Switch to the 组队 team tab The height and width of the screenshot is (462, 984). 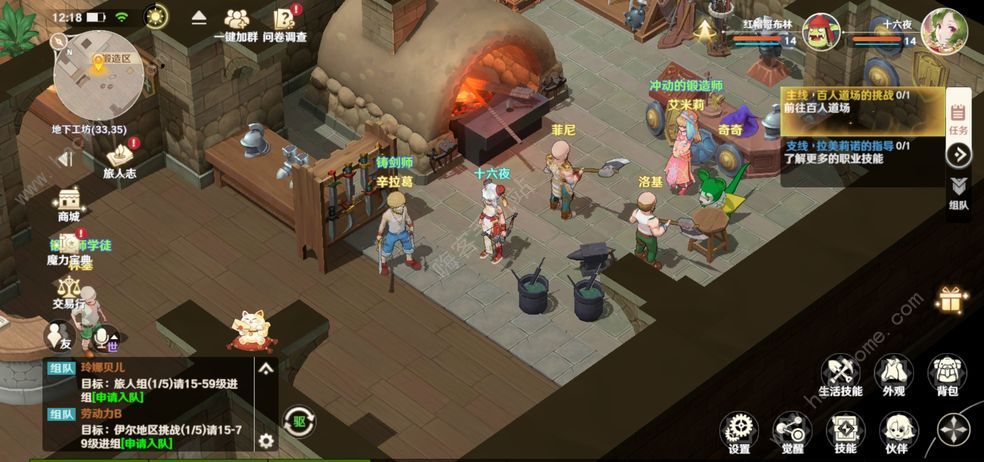[x=958, y=192]
